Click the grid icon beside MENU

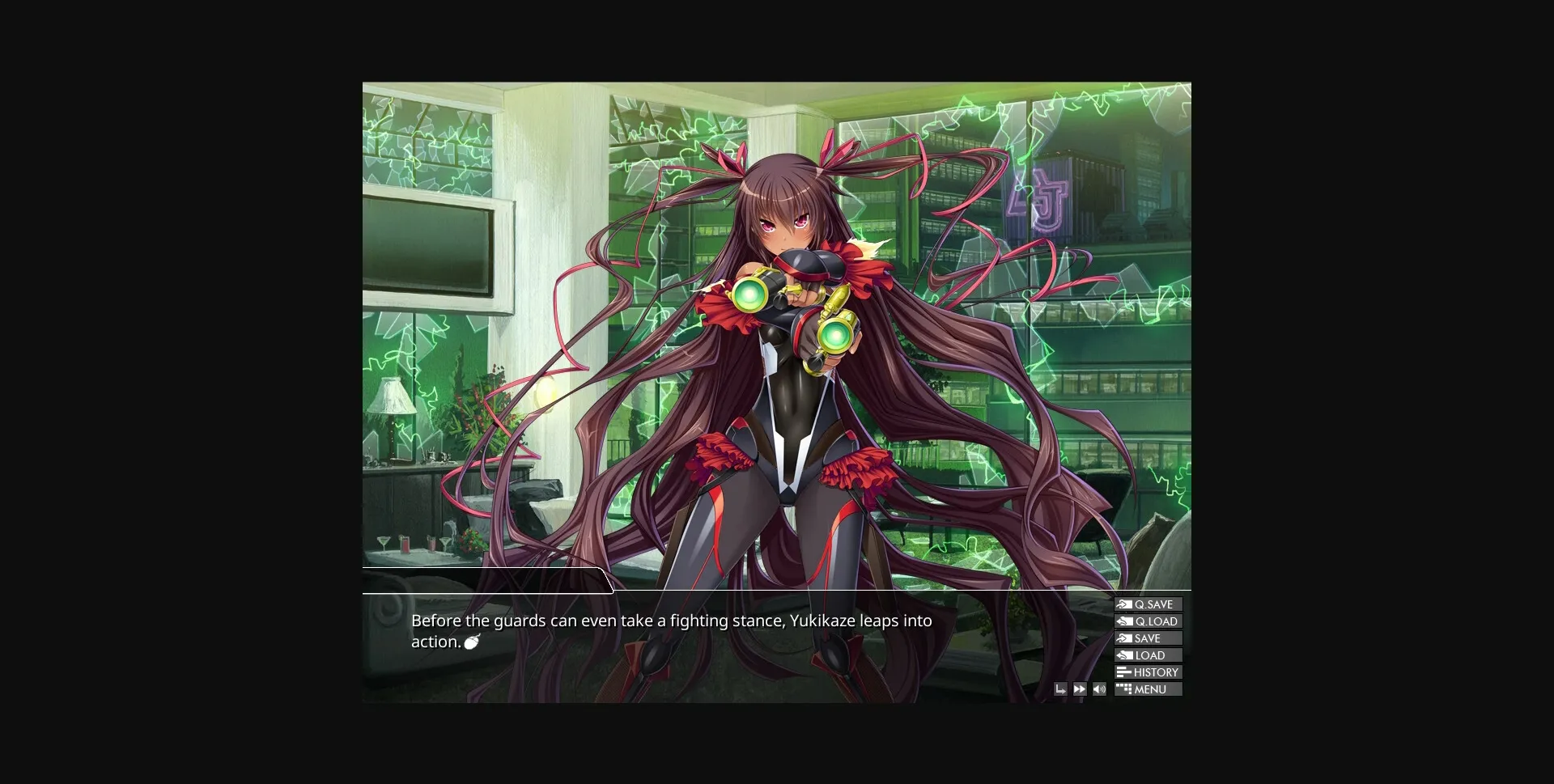1124,689
